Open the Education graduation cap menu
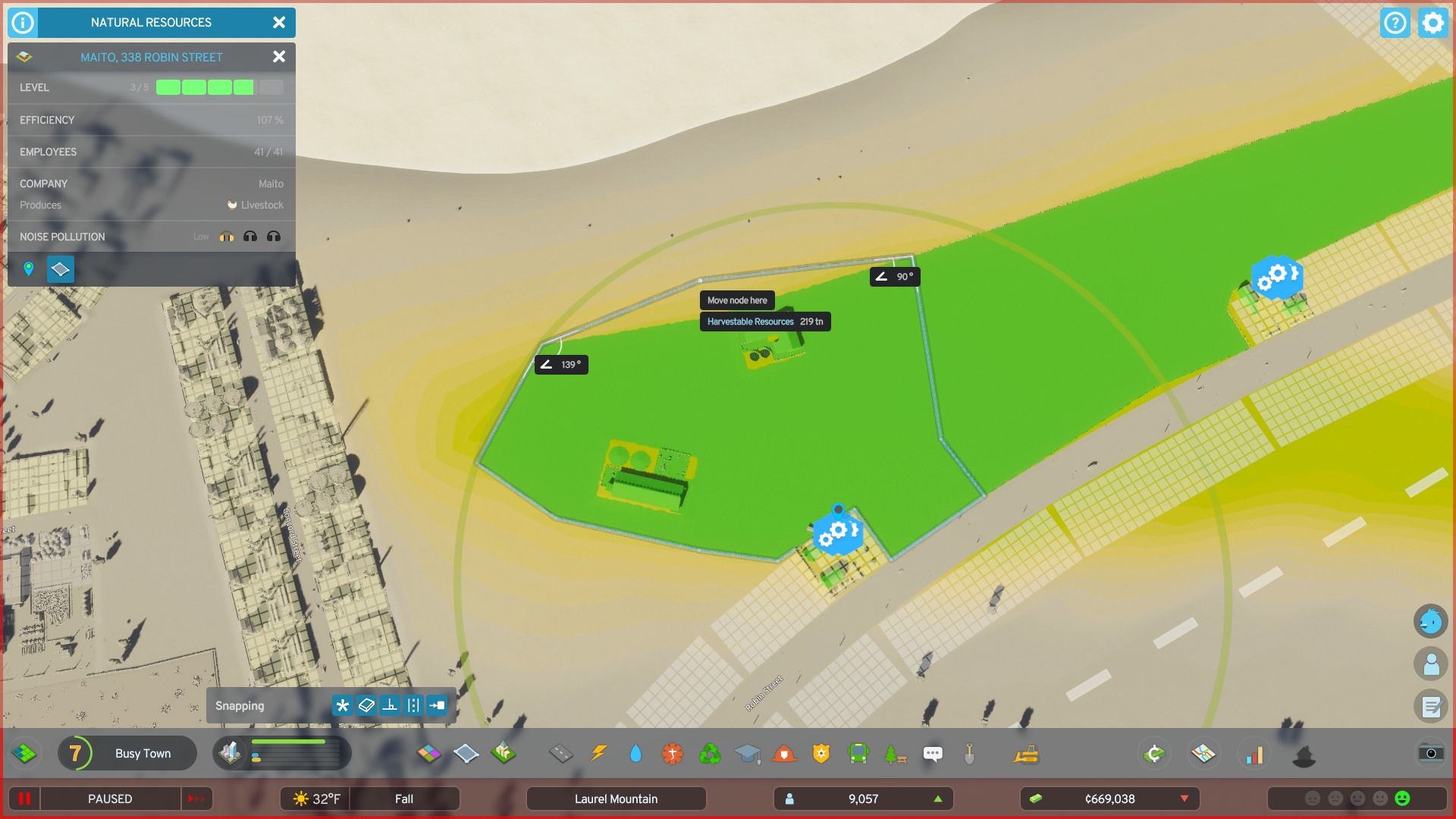The image size is (1456, 819). [748, 753]
